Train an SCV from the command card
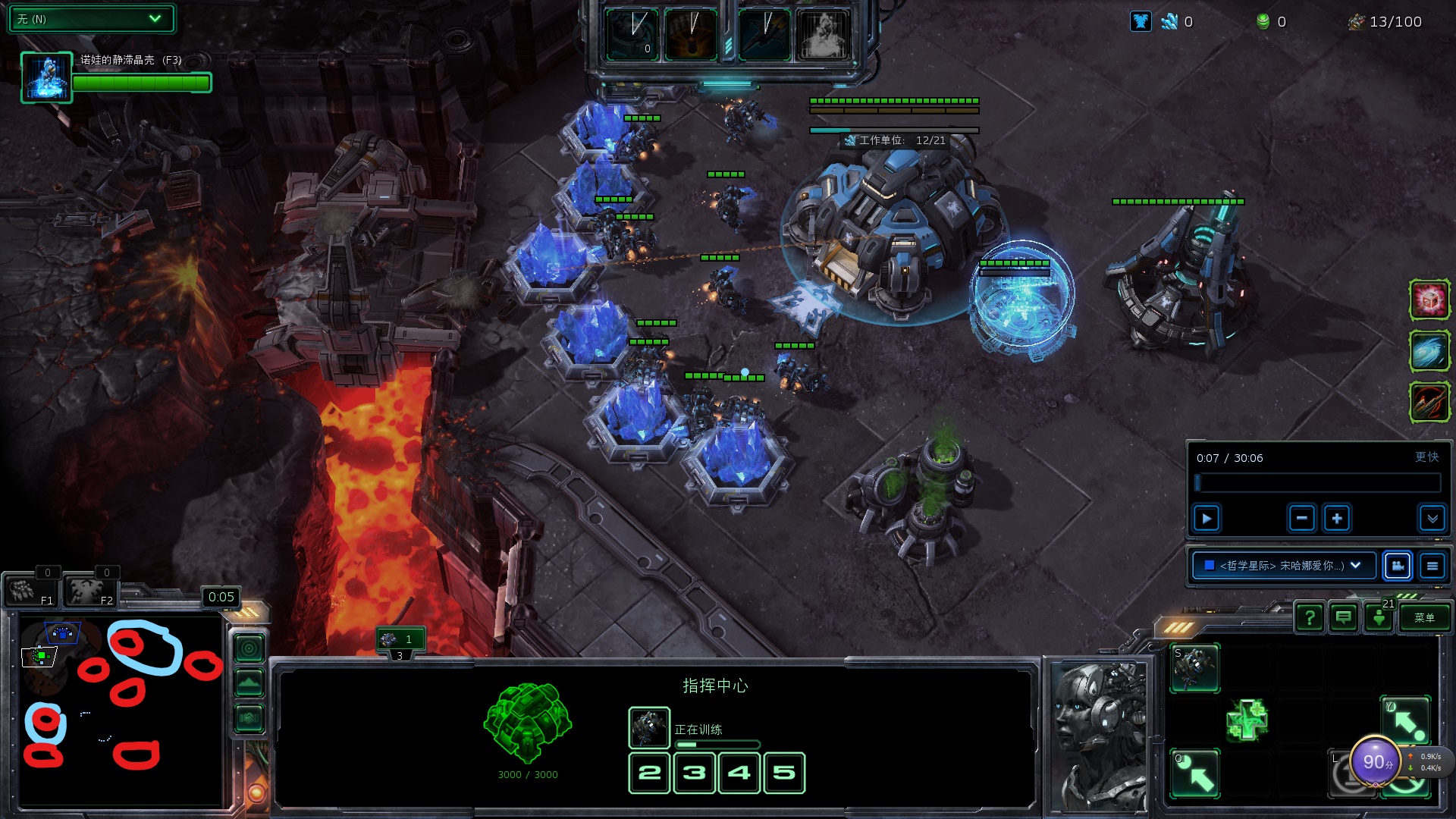 (x=1195, y=667)
